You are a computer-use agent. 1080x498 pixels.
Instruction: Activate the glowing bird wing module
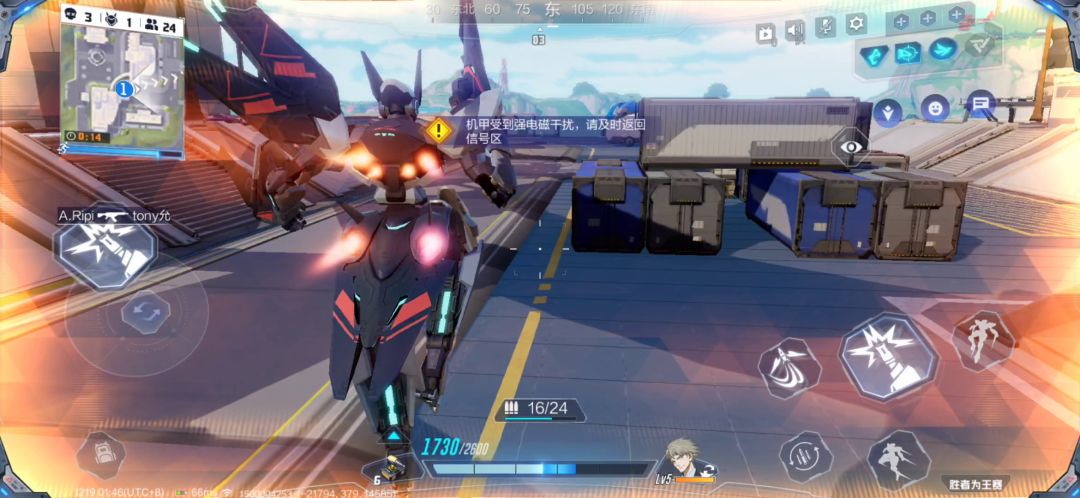click(x=942, y=49)
